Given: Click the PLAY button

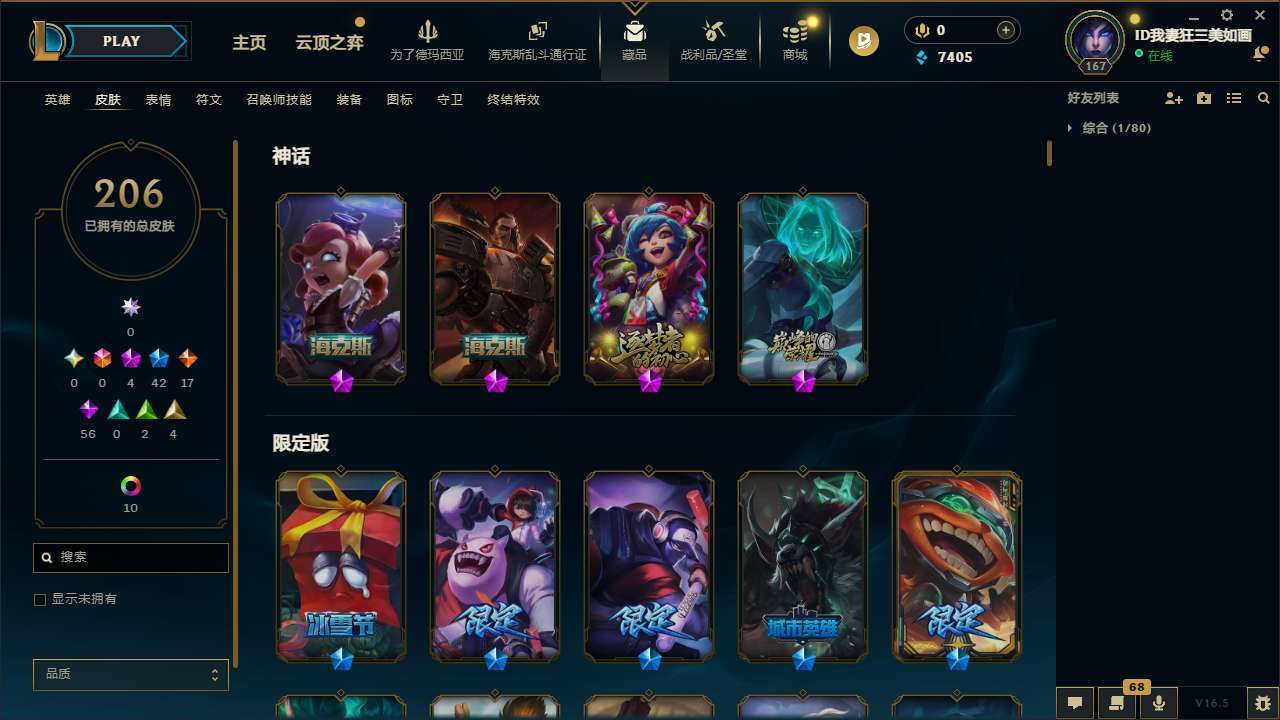Looking at the screenshot, I should (x=120, y=41).
